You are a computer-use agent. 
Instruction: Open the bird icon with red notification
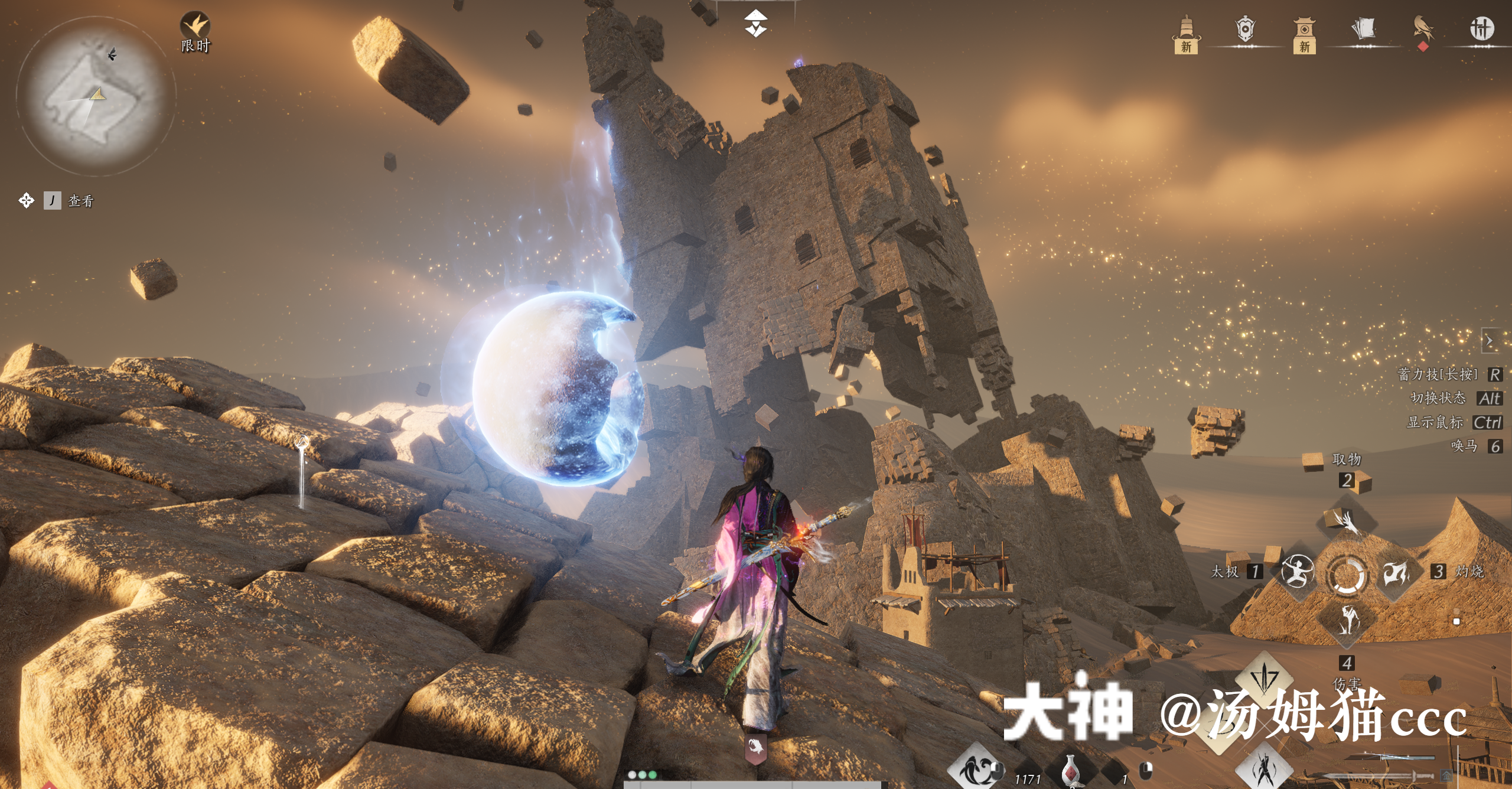coord(1423,28)
